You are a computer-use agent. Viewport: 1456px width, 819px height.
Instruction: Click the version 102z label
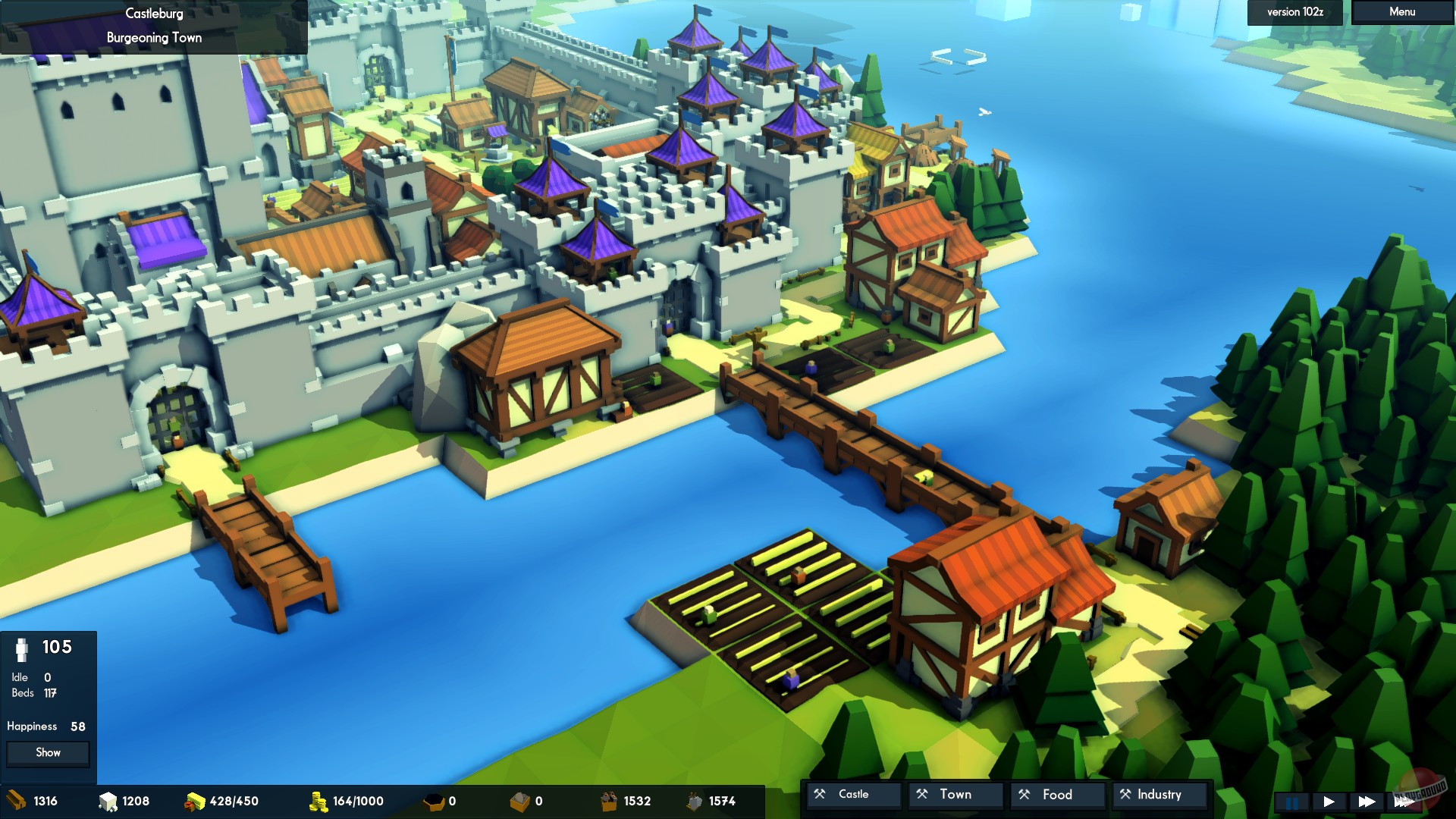1294,13
